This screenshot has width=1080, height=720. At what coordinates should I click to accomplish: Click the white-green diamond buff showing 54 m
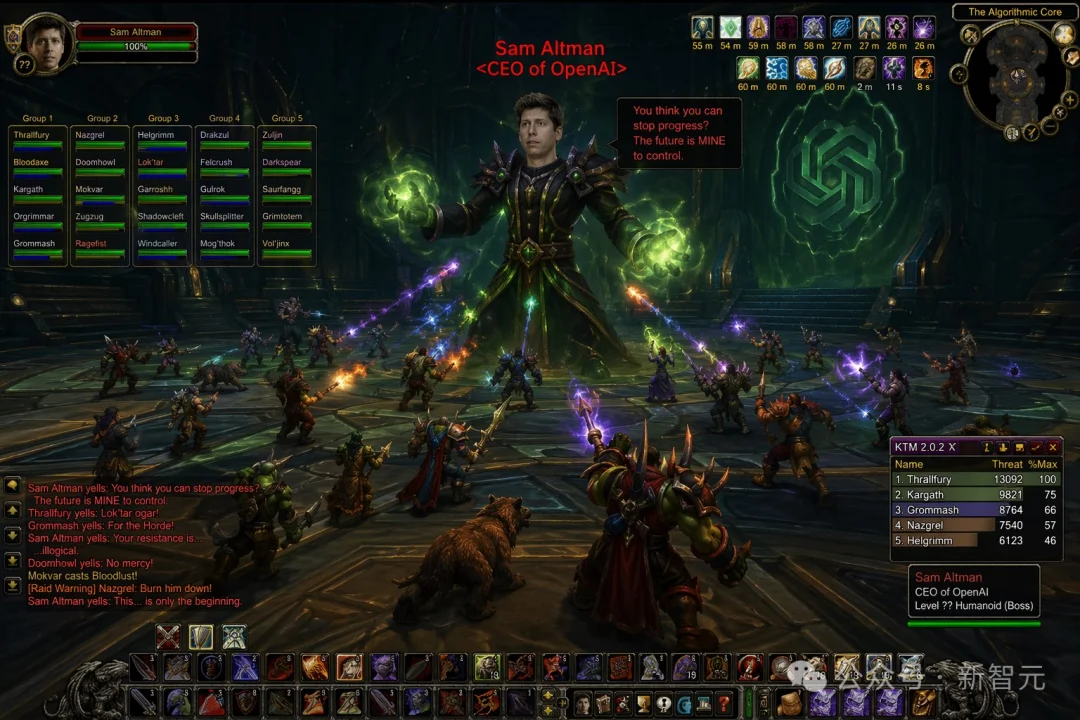[730, 28]
